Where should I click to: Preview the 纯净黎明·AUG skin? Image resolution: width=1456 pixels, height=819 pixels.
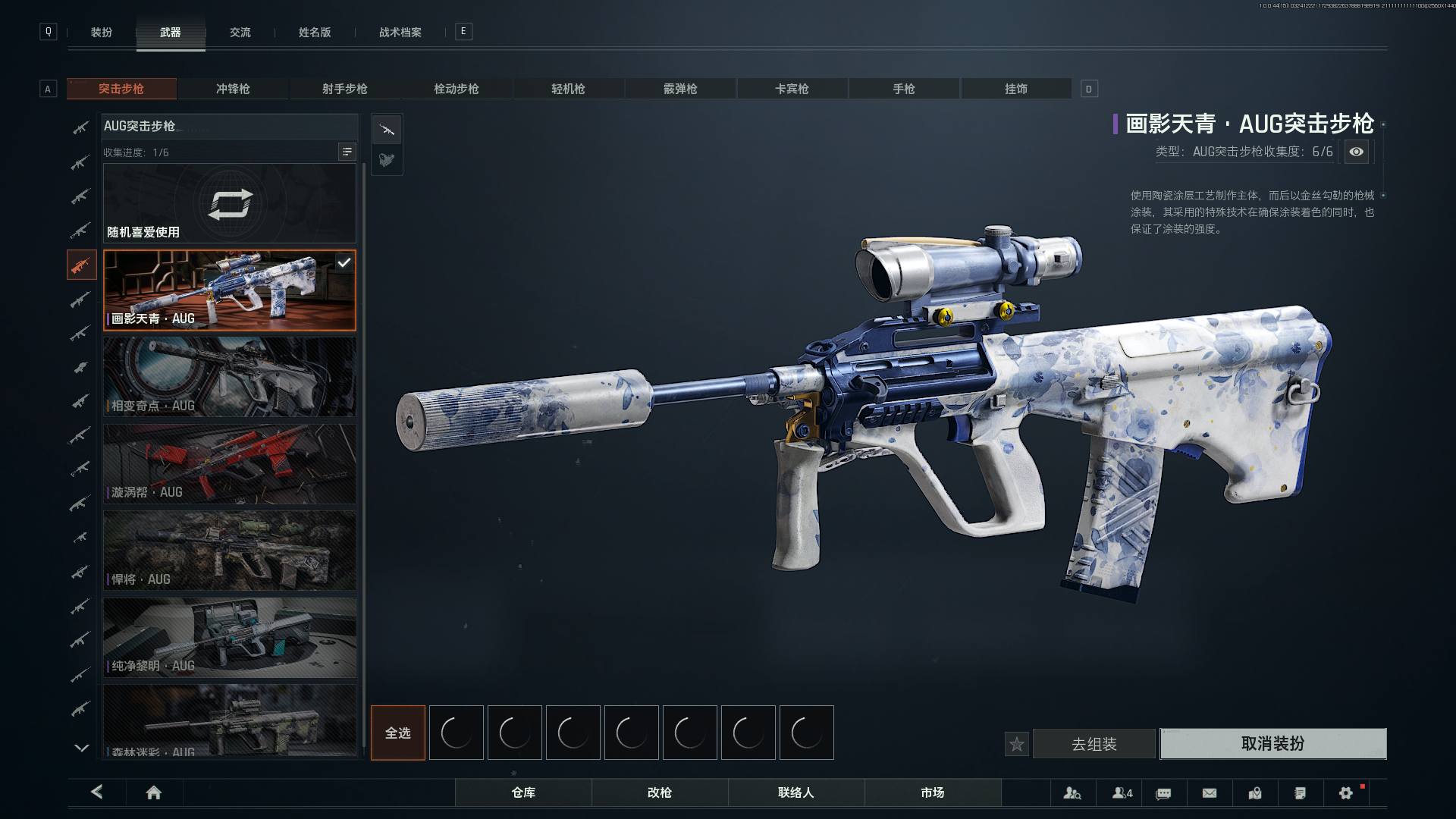229,637
